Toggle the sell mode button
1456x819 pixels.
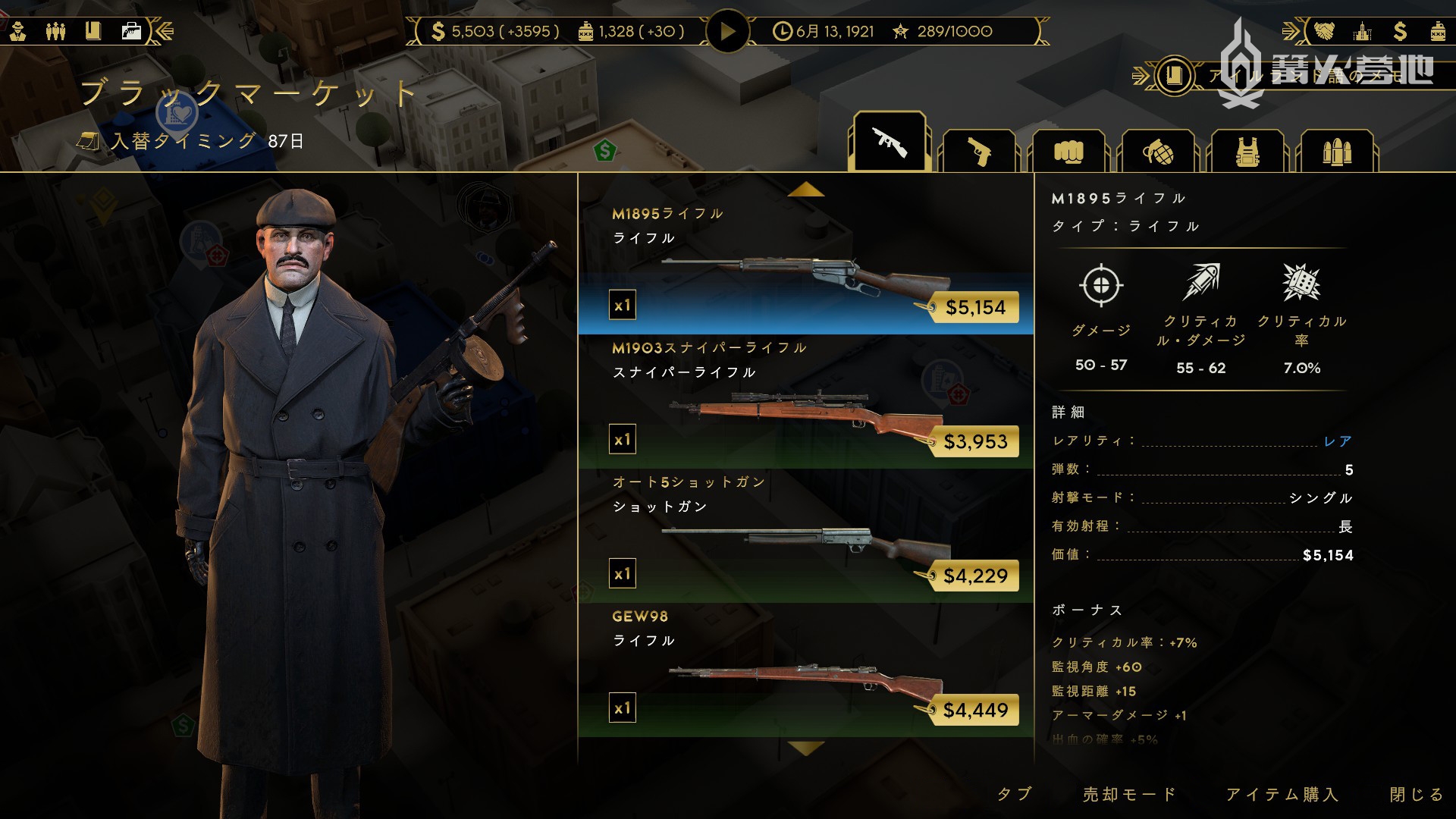(1129, 794)
